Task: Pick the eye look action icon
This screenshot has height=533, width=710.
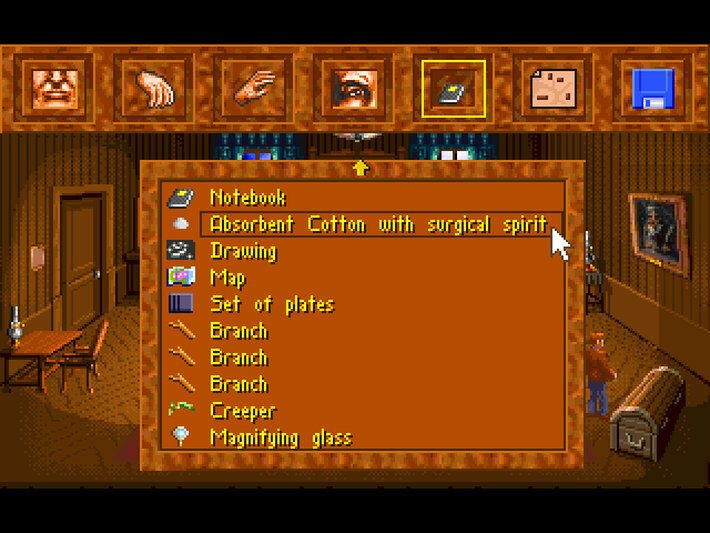Action: click(x=353, y=88)
